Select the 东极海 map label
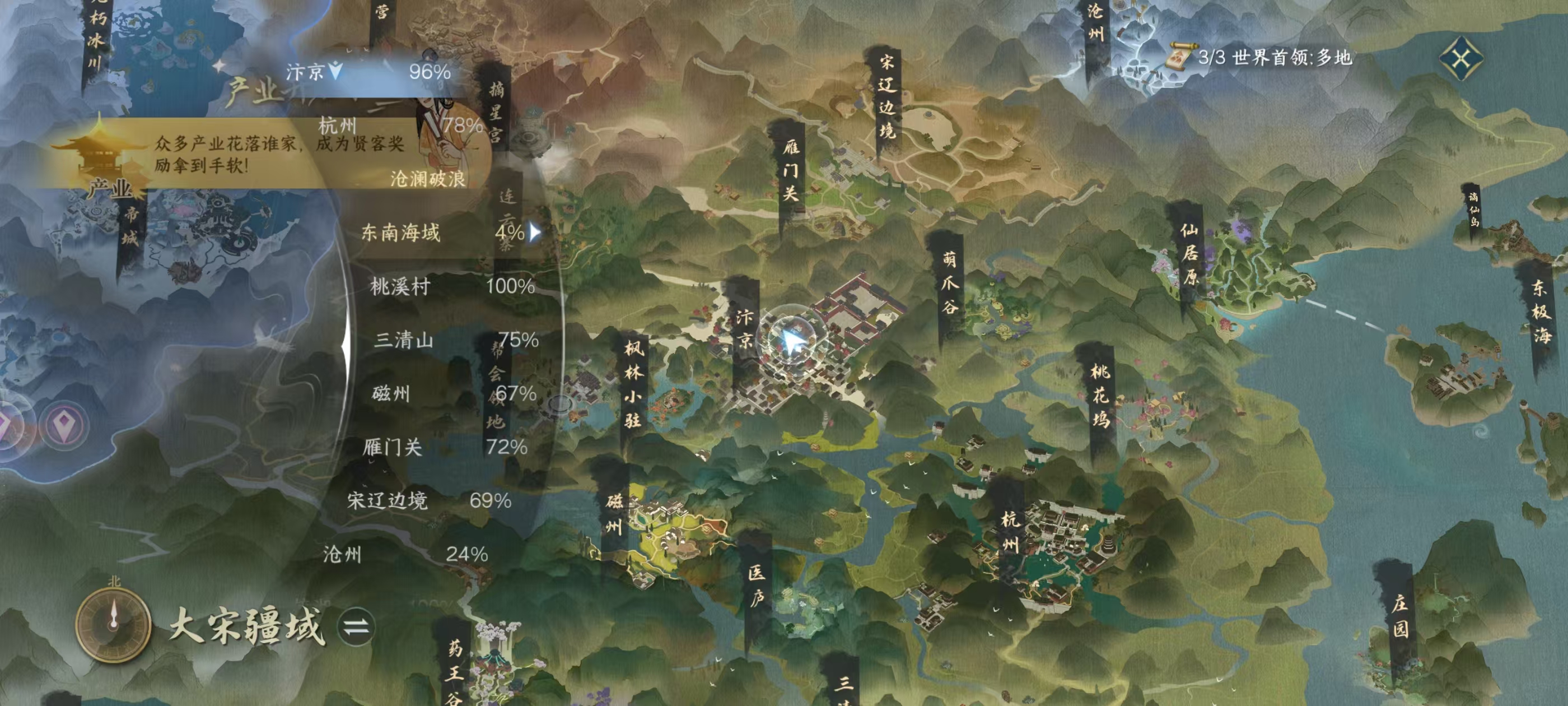This screenshot has height=706, width=1568. tap(1541, 312)
